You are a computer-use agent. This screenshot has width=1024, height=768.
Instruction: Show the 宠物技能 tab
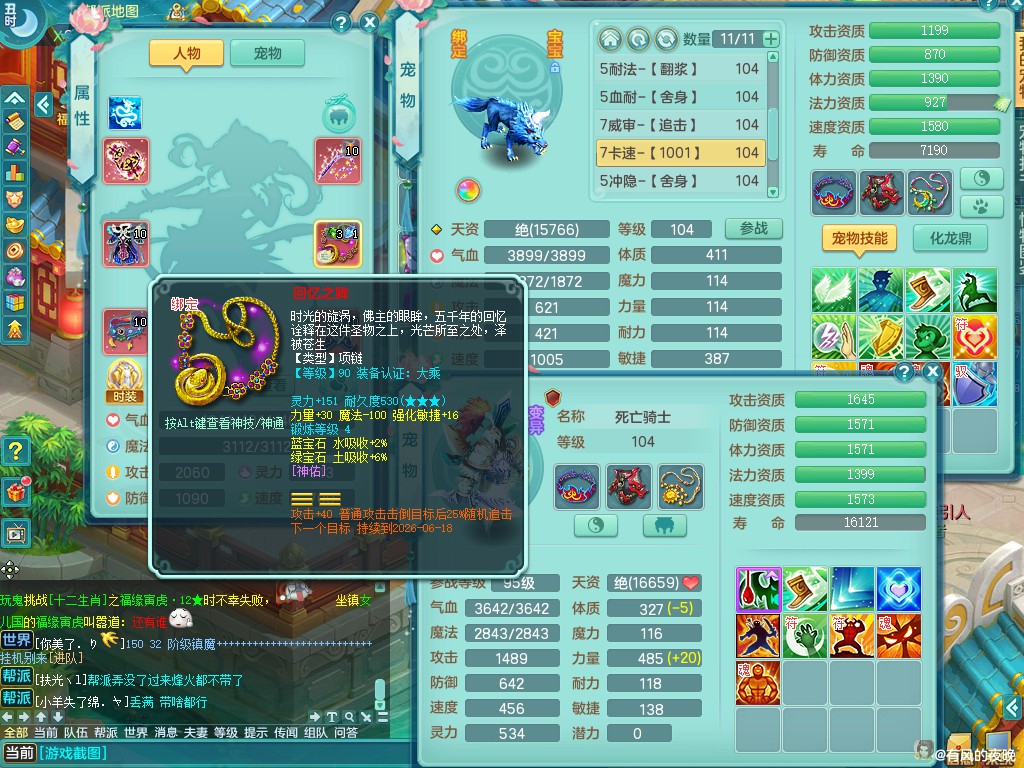click(858, 238)
